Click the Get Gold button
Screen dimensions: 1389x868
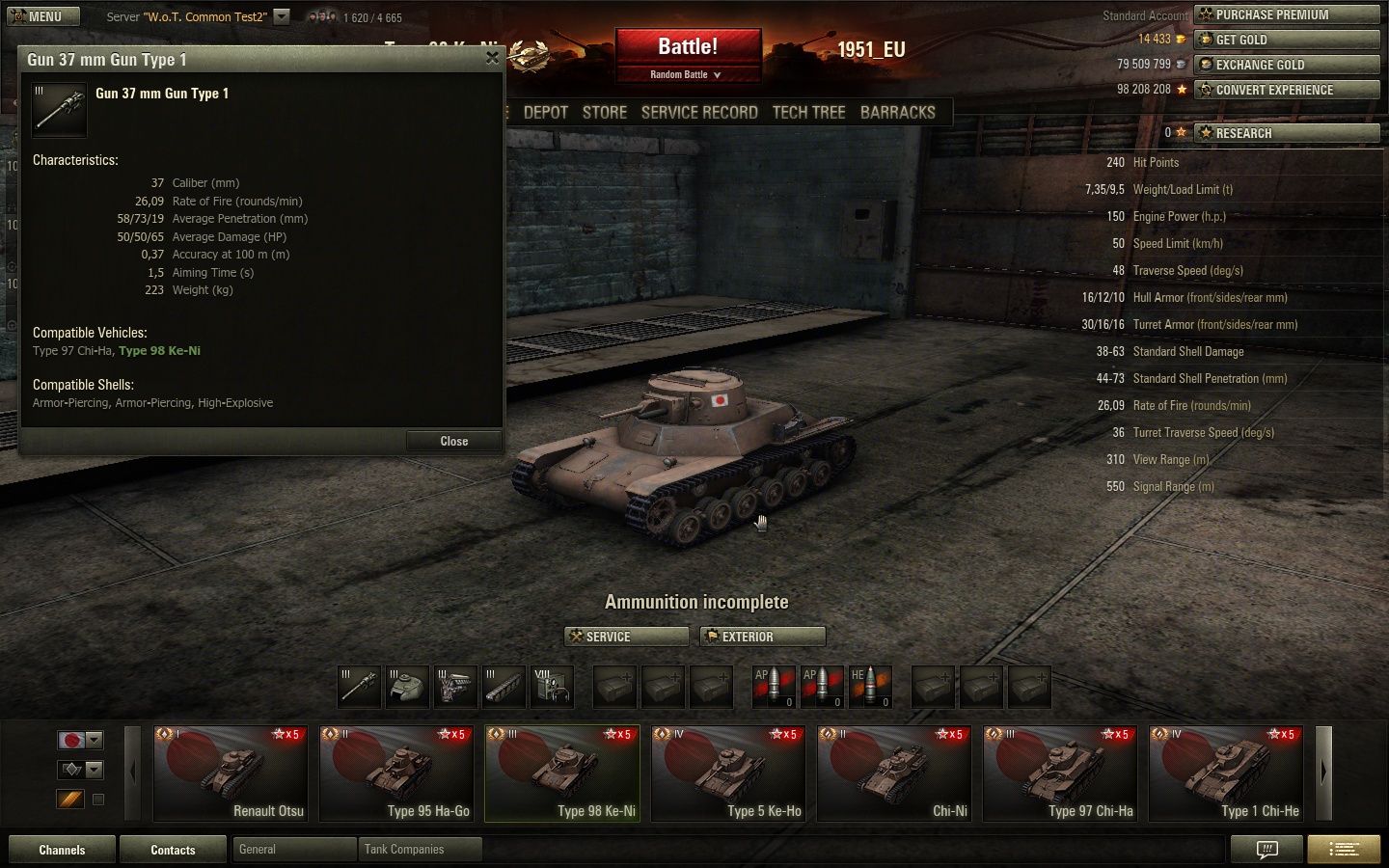point(1286,40)
